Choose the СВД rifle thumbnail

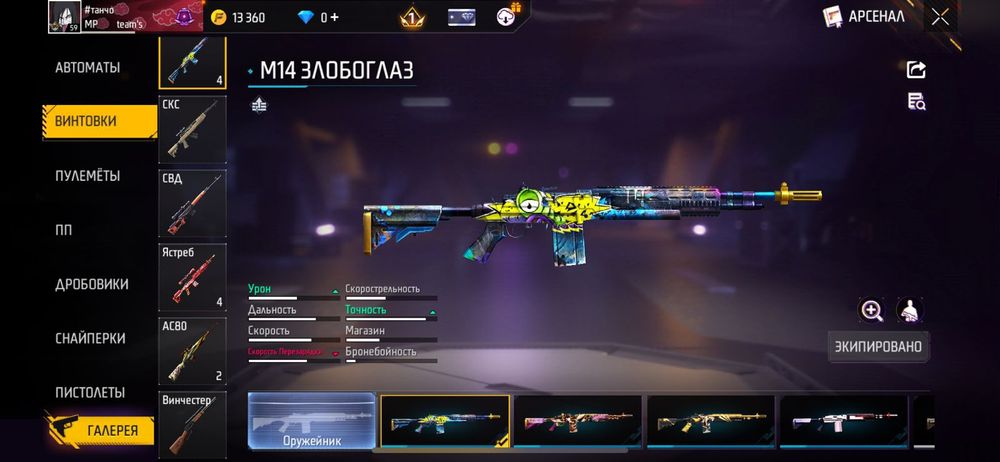tap(193, 203)
